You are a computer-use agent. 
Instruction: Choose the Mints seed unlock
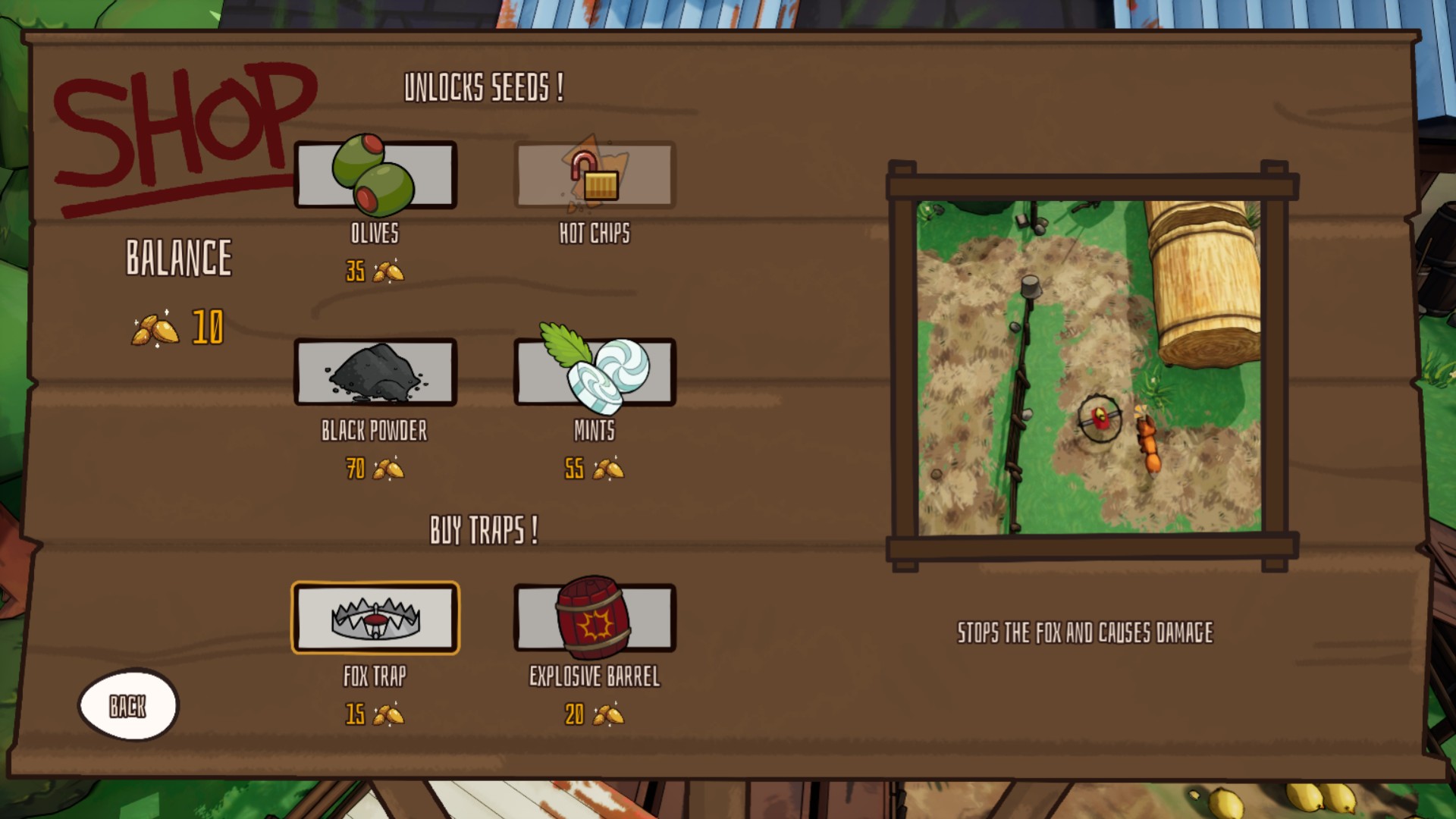tap(595, 372)
